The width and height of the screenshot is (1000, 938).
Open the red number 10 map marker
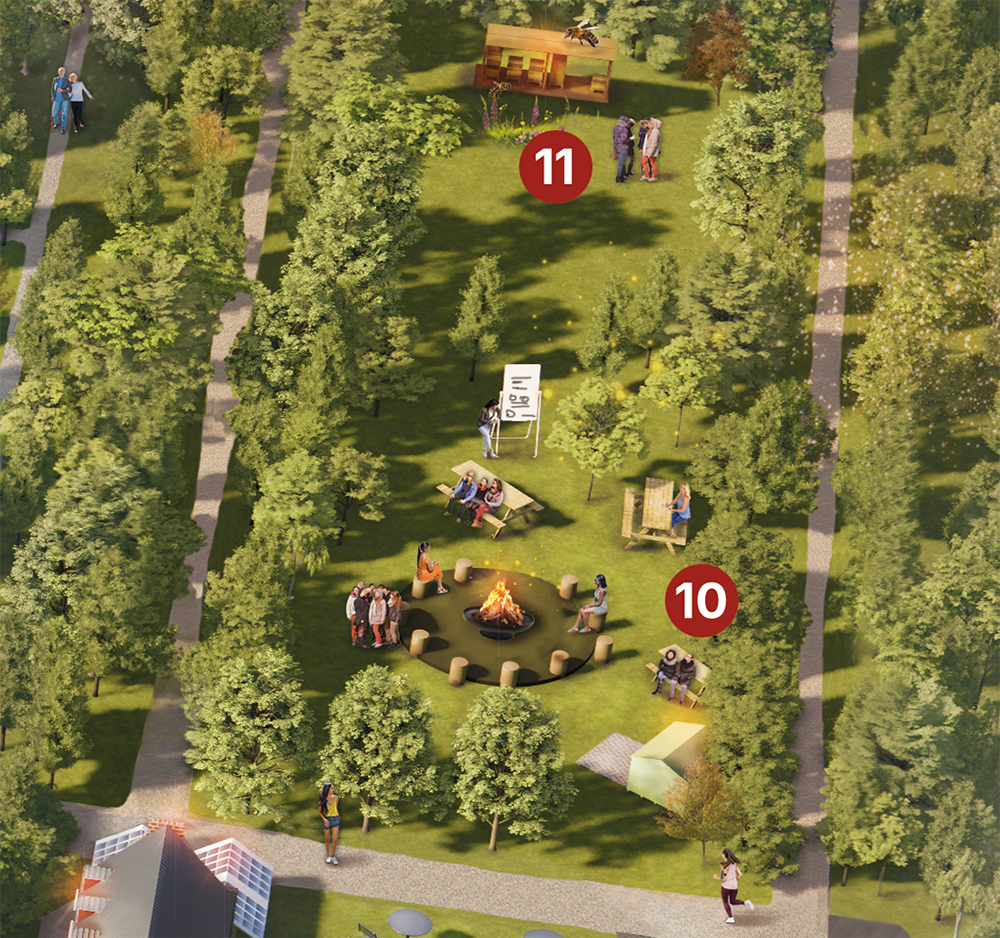tap(701, 600)
